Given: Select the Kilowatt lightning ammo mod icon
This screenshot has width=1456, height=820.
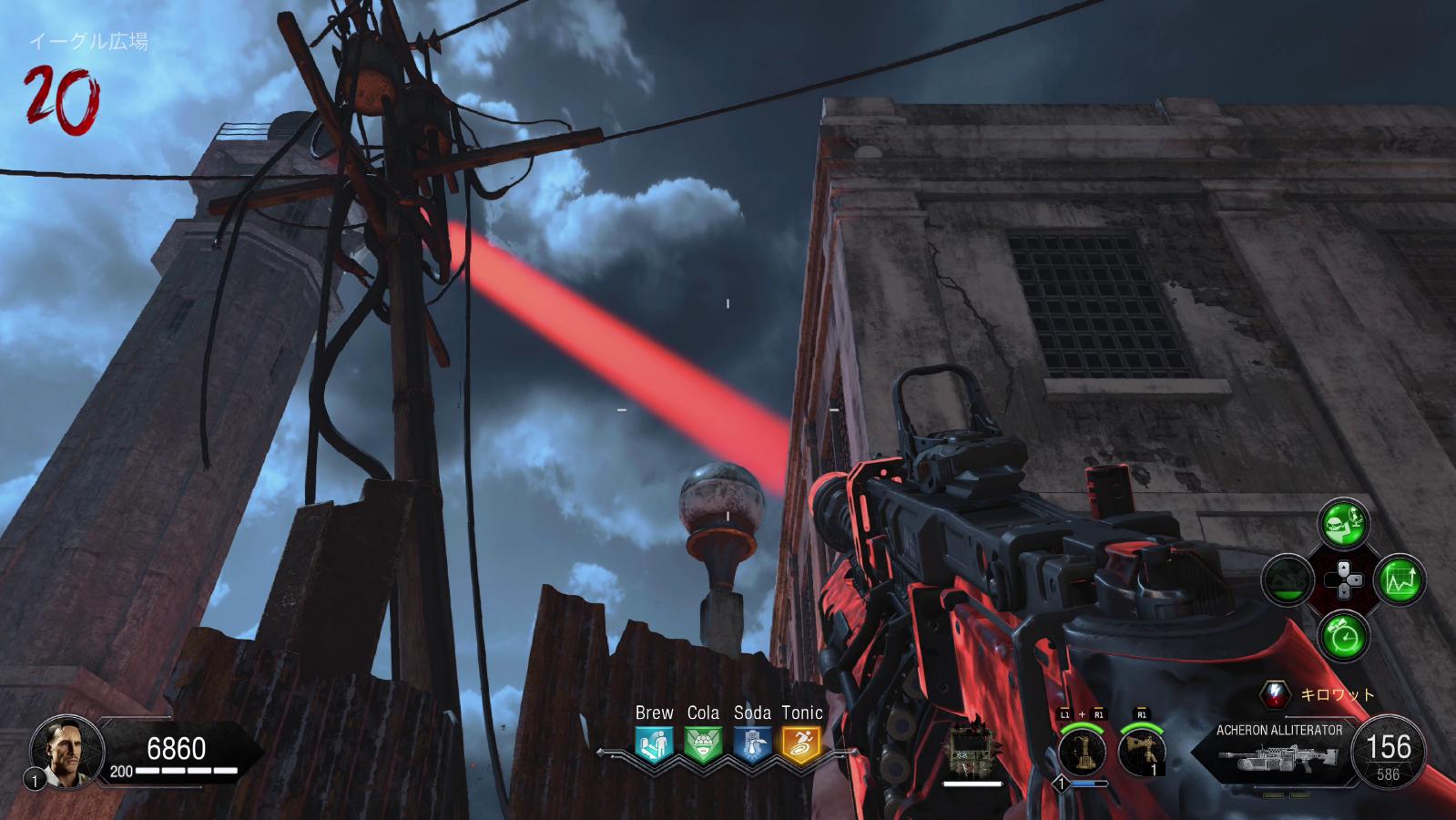Looking at the screenshot, I should click(x=1275, y=695).
